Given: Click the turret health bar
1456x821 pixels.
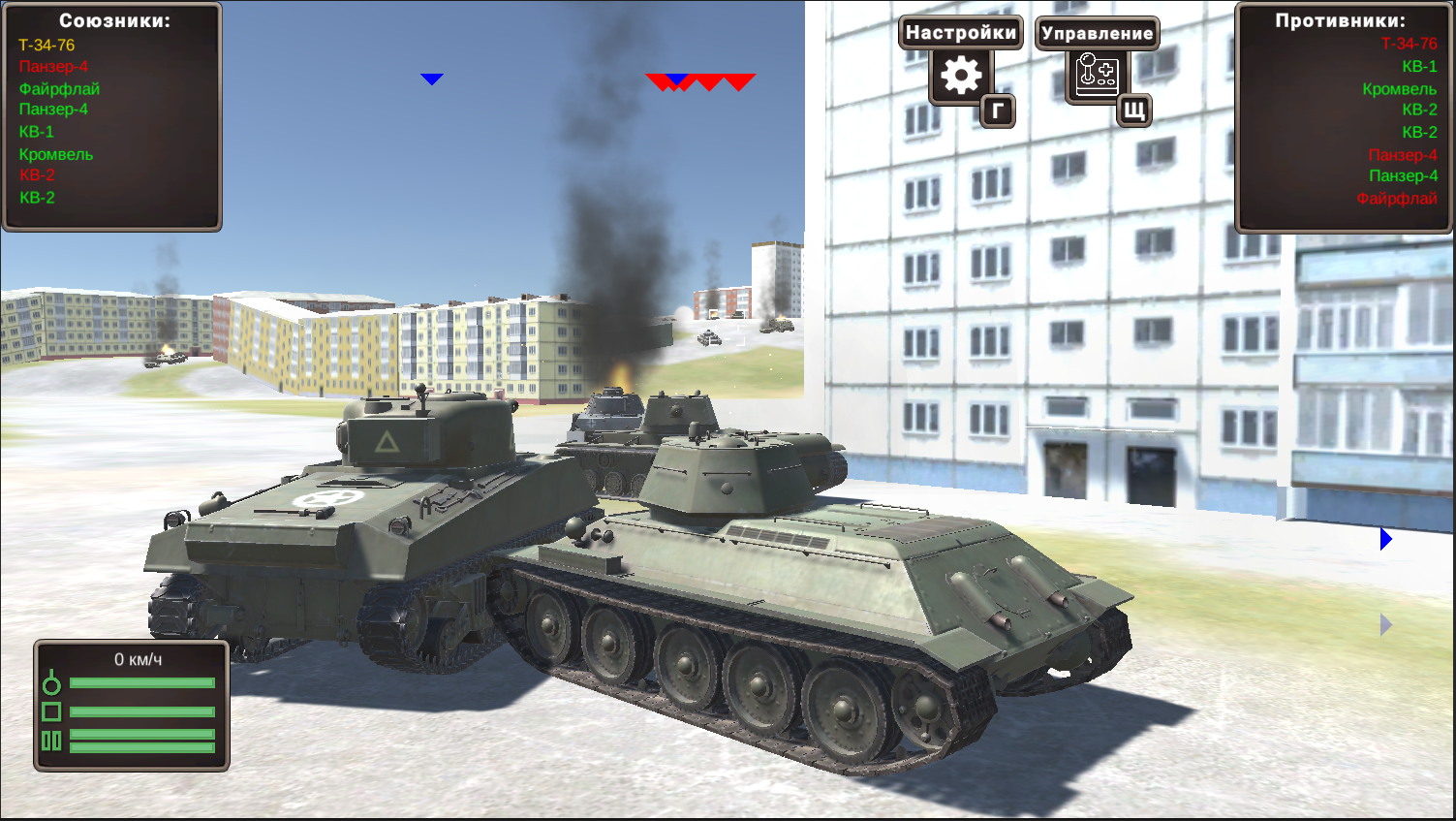Looking at the screenshot, I should coord(143,682).
